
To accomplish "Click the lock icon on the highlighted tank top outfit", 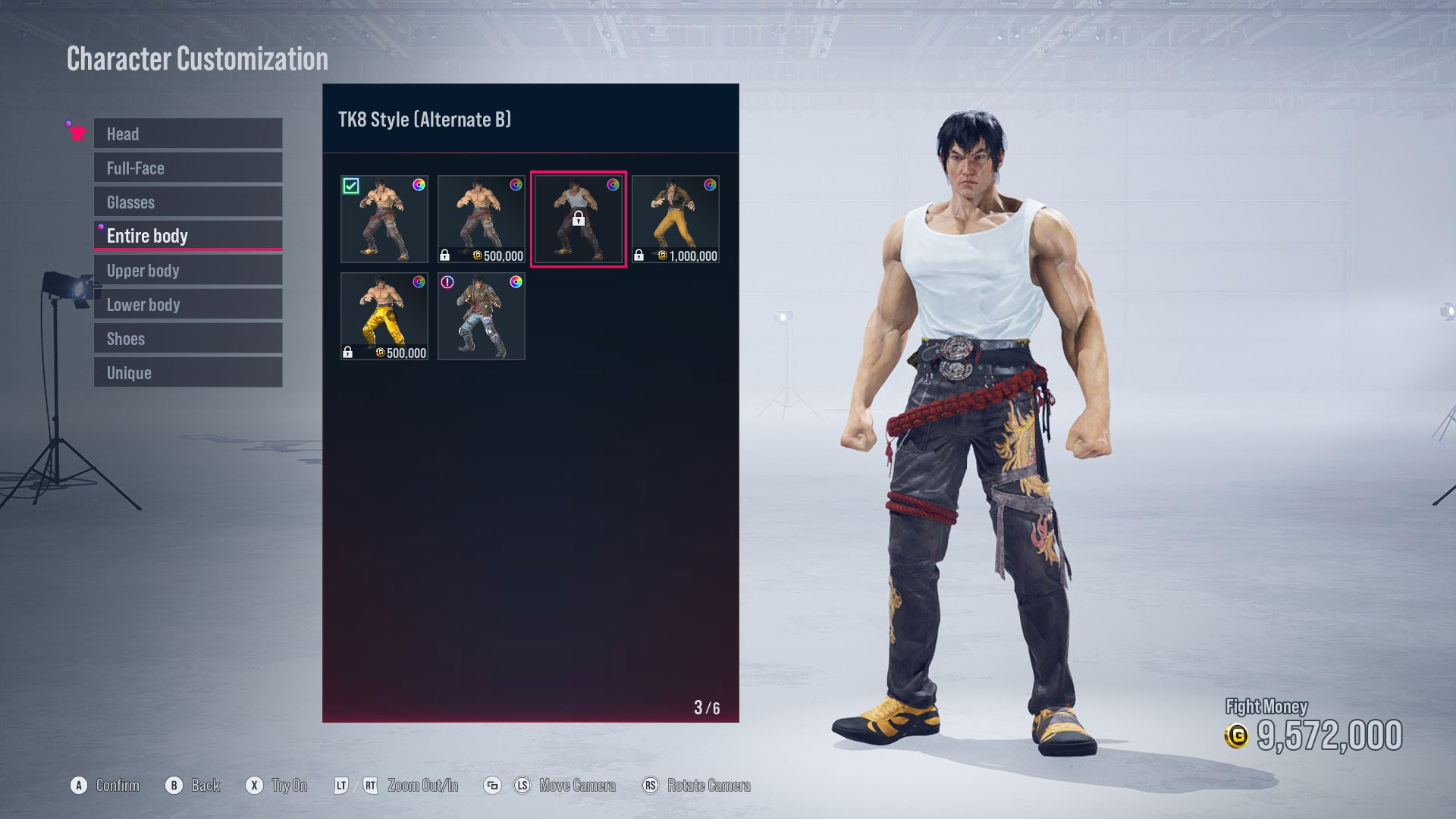I will [x=579, y=221].
